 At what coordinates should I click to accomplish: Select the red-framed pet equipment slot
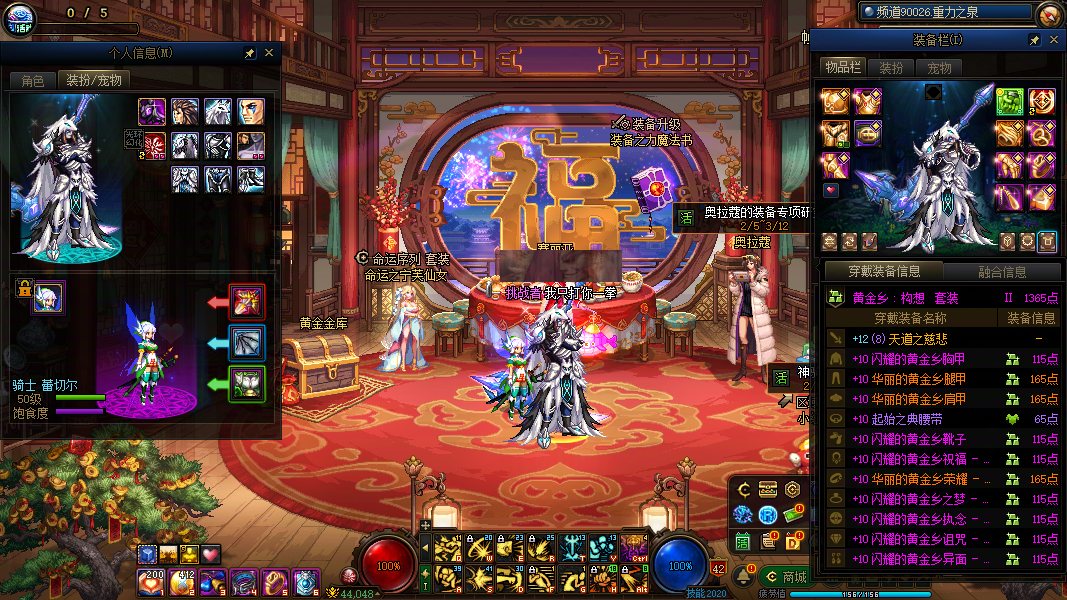(246, 301)
